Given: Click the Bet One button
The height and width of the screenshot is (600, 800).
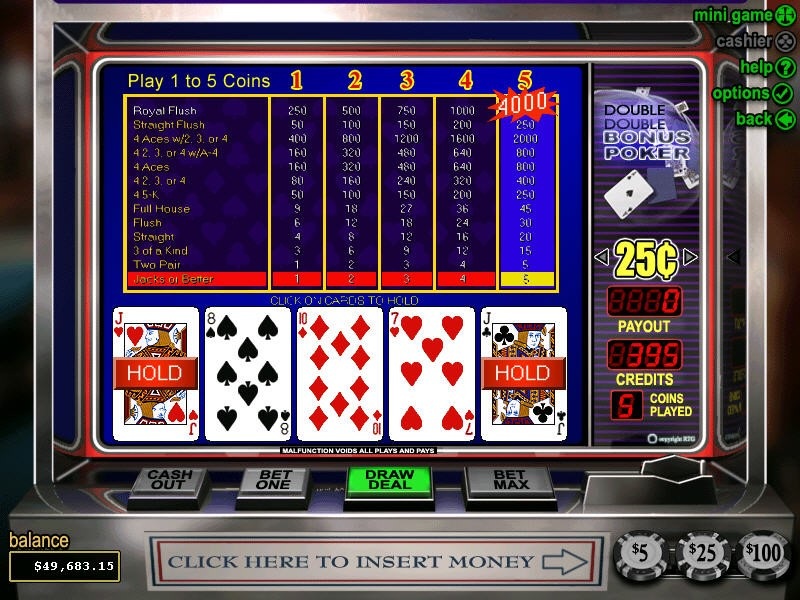Looking at the screenshot, I should [273, 481].
